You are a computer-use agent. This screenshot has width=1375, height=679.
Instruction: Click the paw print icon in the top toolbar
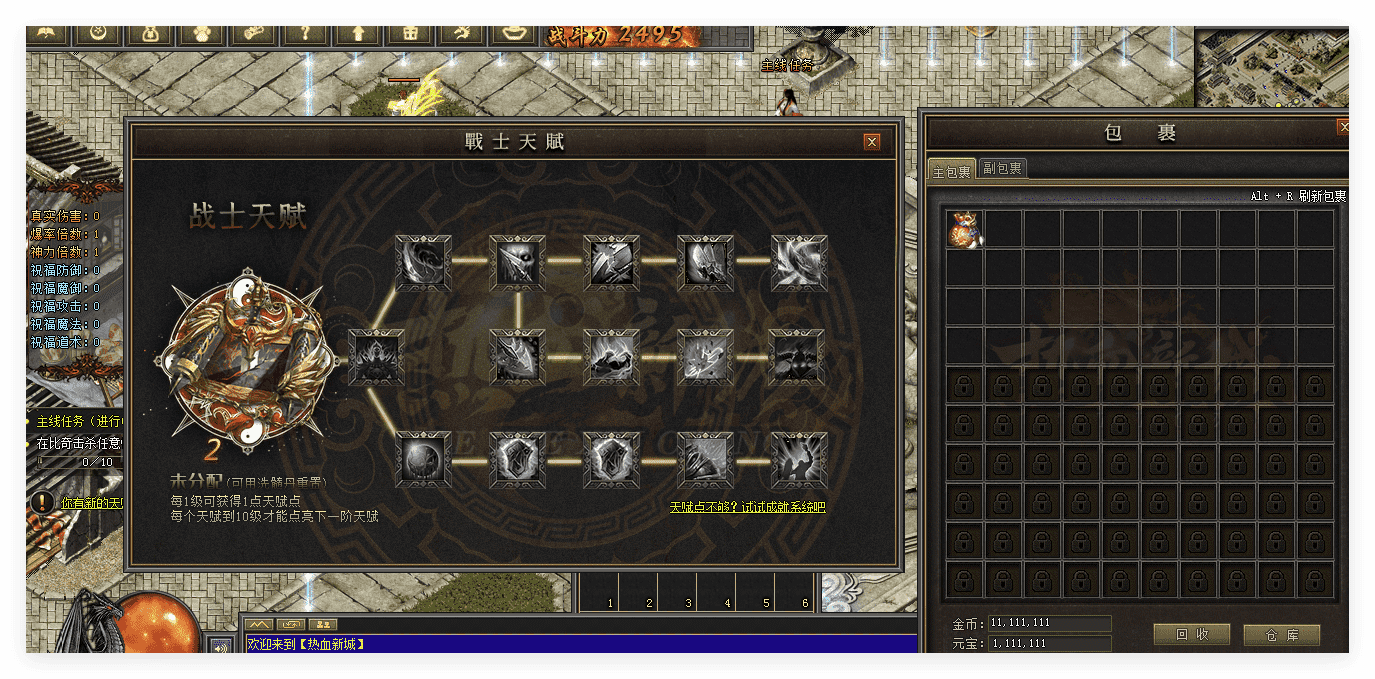click(200, 34)
